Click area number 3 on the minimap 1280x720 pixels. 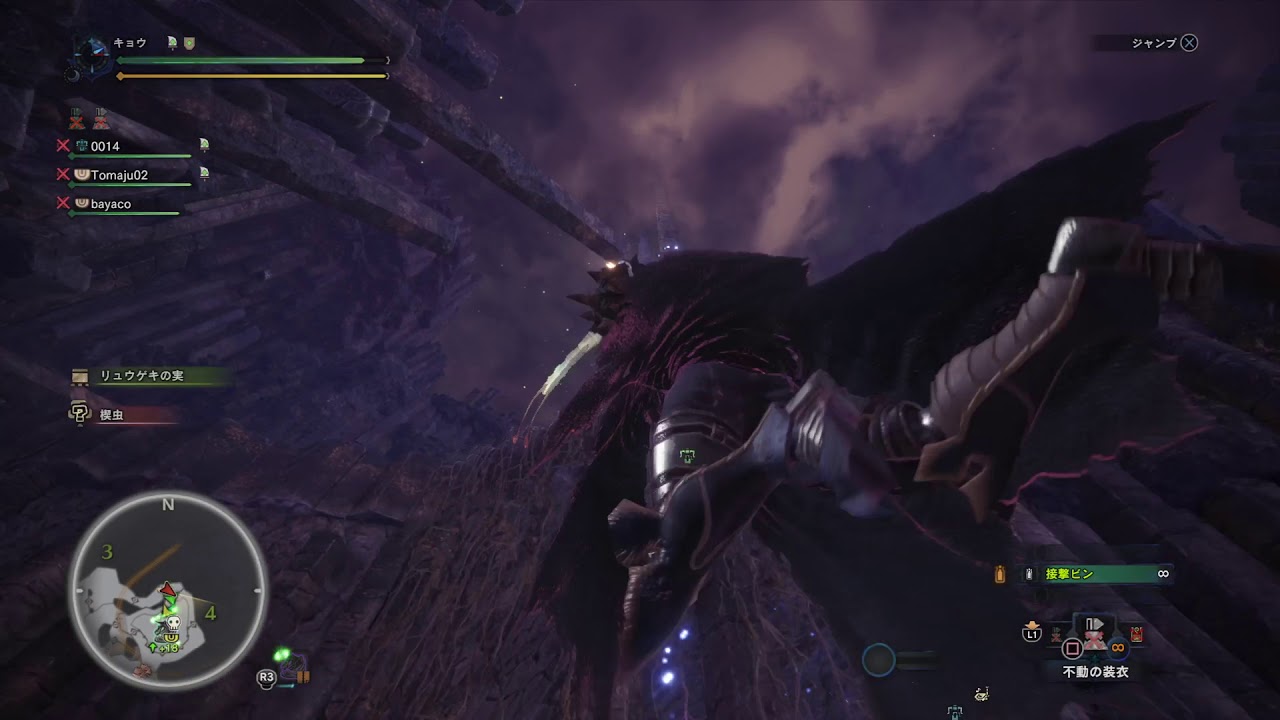(x=107, y=552)
